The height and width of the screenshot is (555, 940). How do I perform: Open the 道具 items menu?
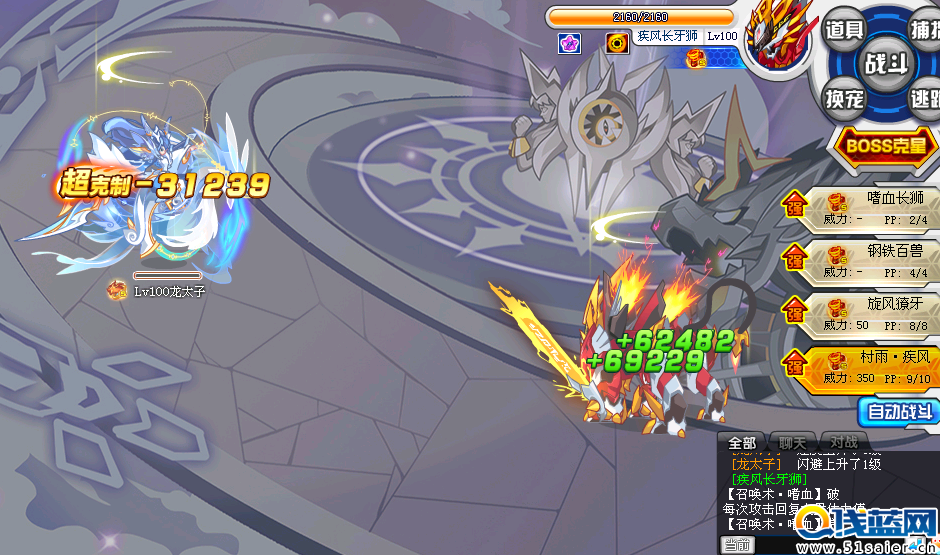(x=845, y=29)
